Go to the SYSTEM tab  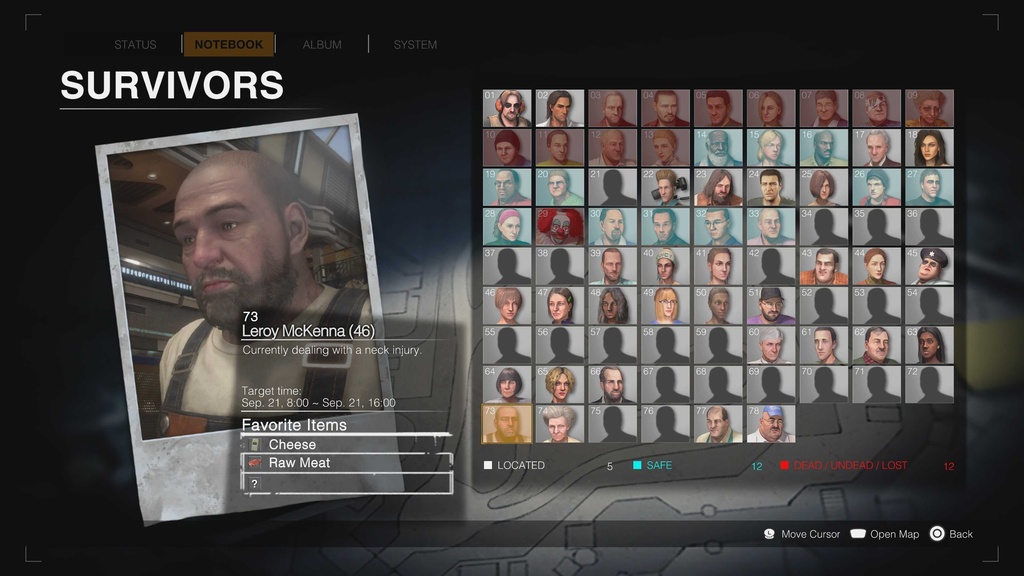coord(415,45)
